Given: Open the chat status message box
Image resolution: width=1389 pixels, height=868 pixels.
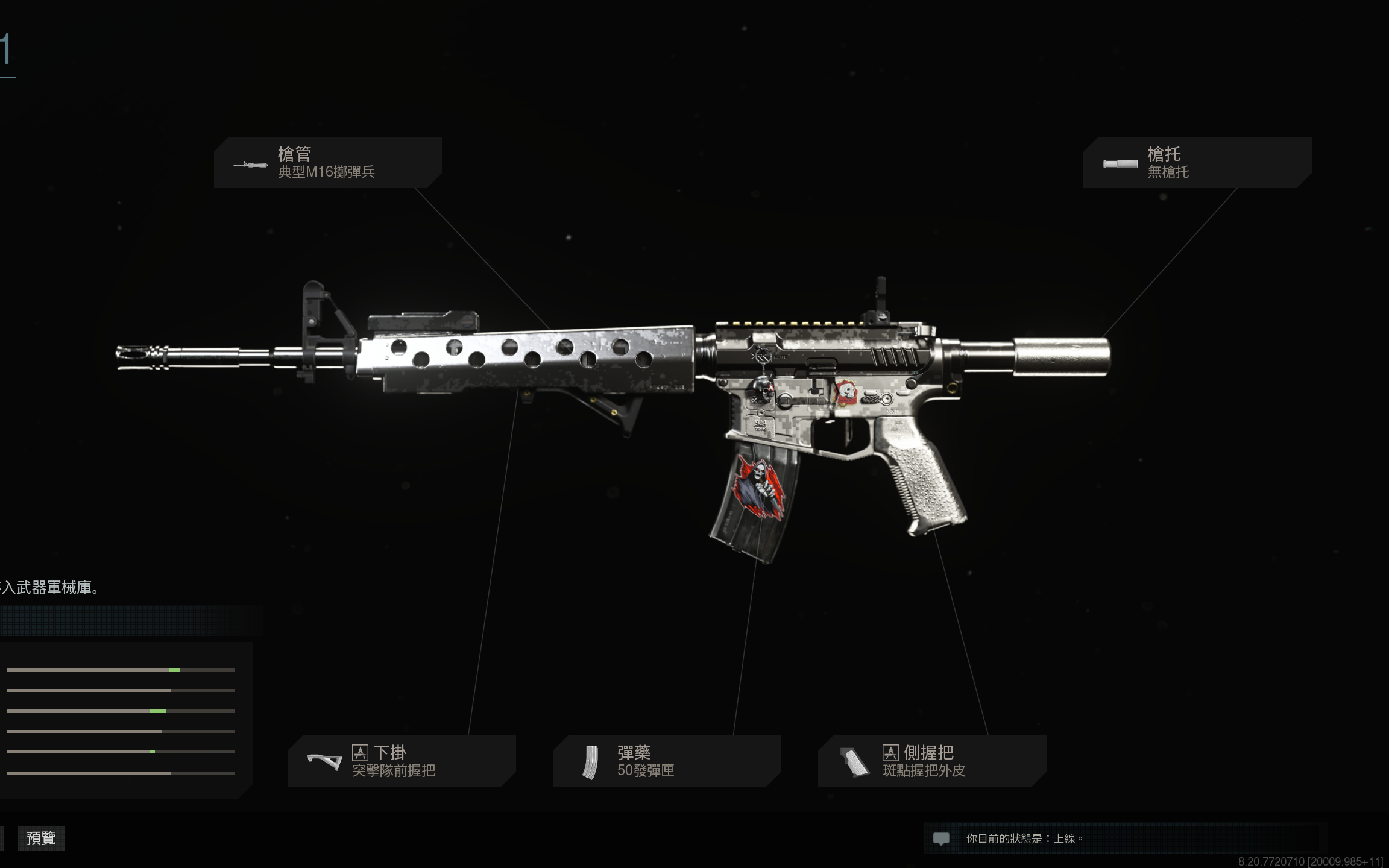Looking at the screenshot, I should (x=1121, y=838).
